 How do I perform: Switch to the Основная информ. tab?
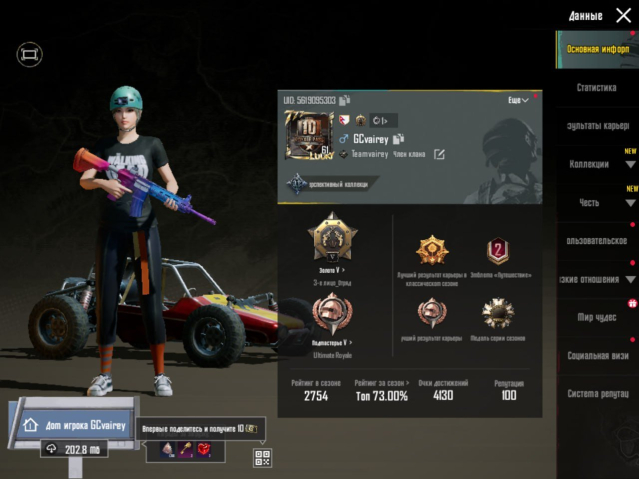597,48
